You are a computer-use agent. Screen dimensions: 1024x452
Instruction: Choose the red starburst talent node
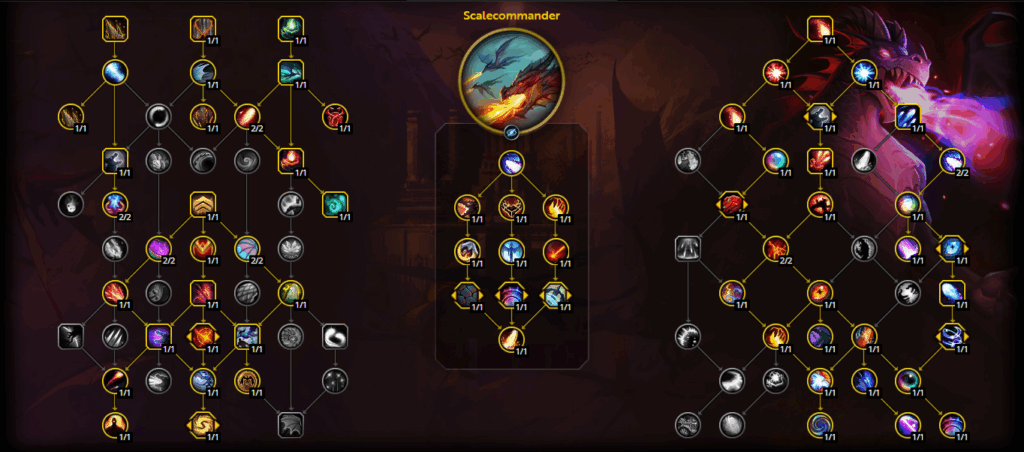(775, 72)
